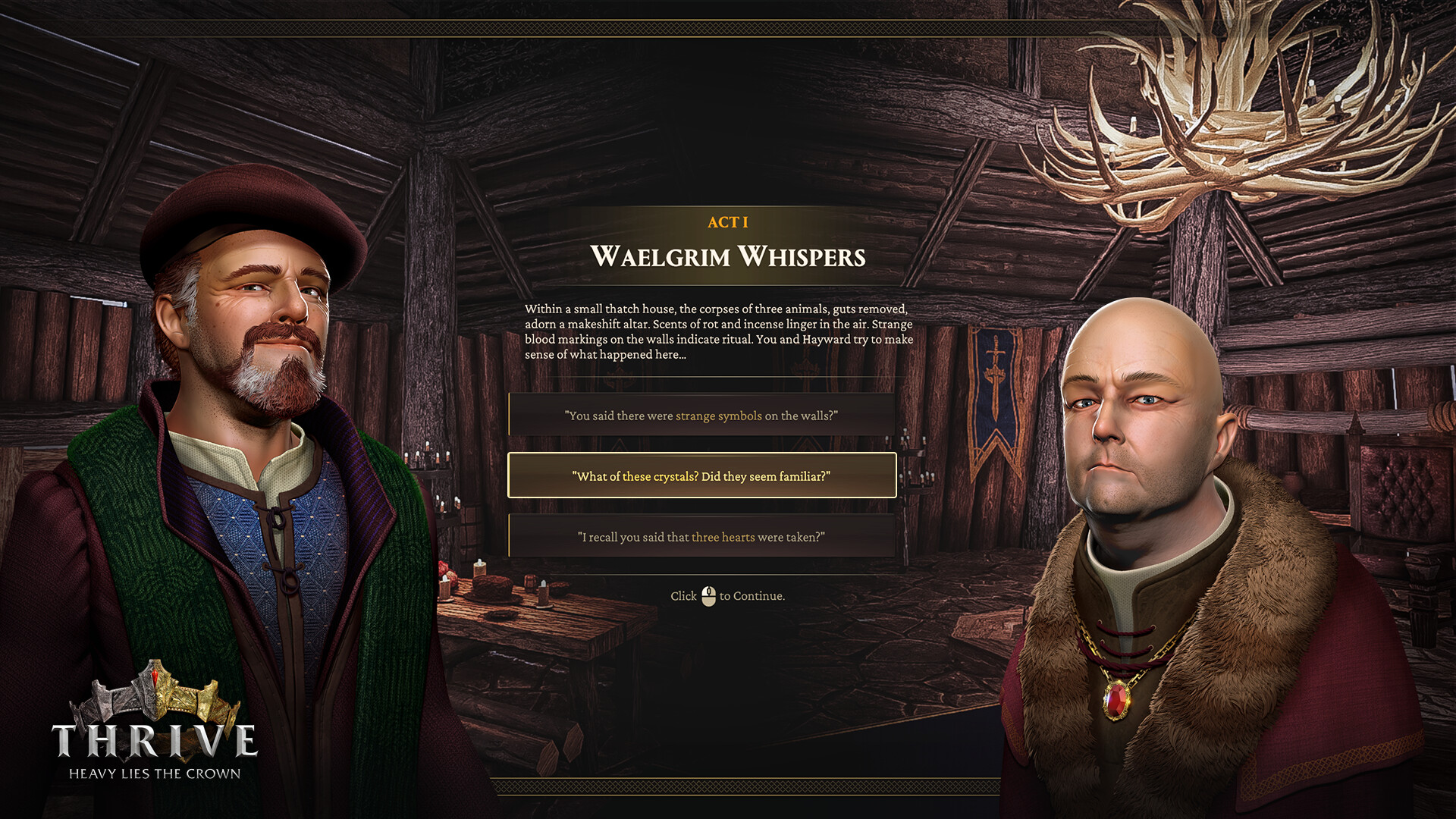Image resolution: width=1456 pixels, height=819 pixels.
Task: Choose the crystals question response
Action: tap(701, 476)
